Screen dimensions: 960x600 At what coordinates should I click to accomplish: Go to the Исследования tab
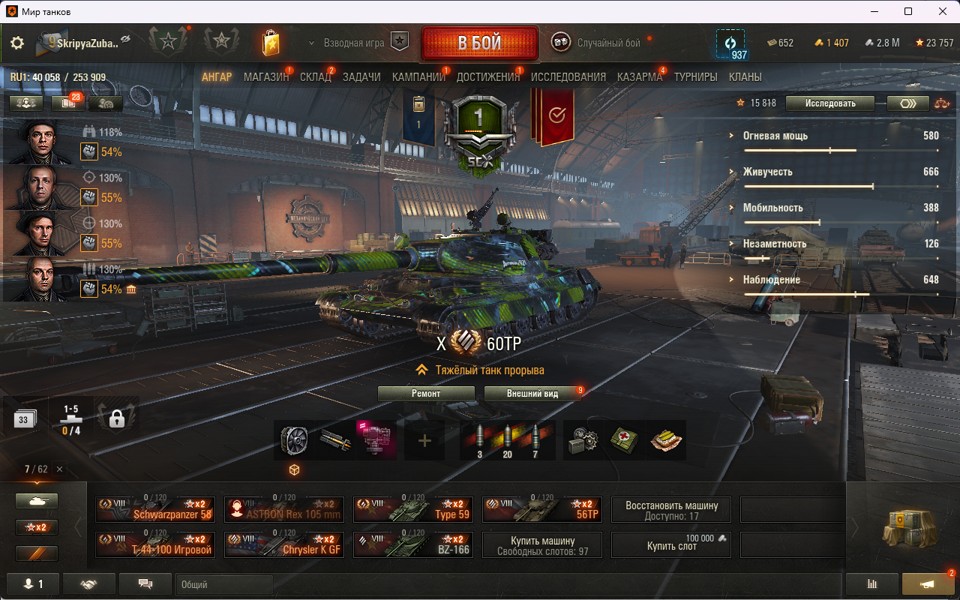coord(568,77)
